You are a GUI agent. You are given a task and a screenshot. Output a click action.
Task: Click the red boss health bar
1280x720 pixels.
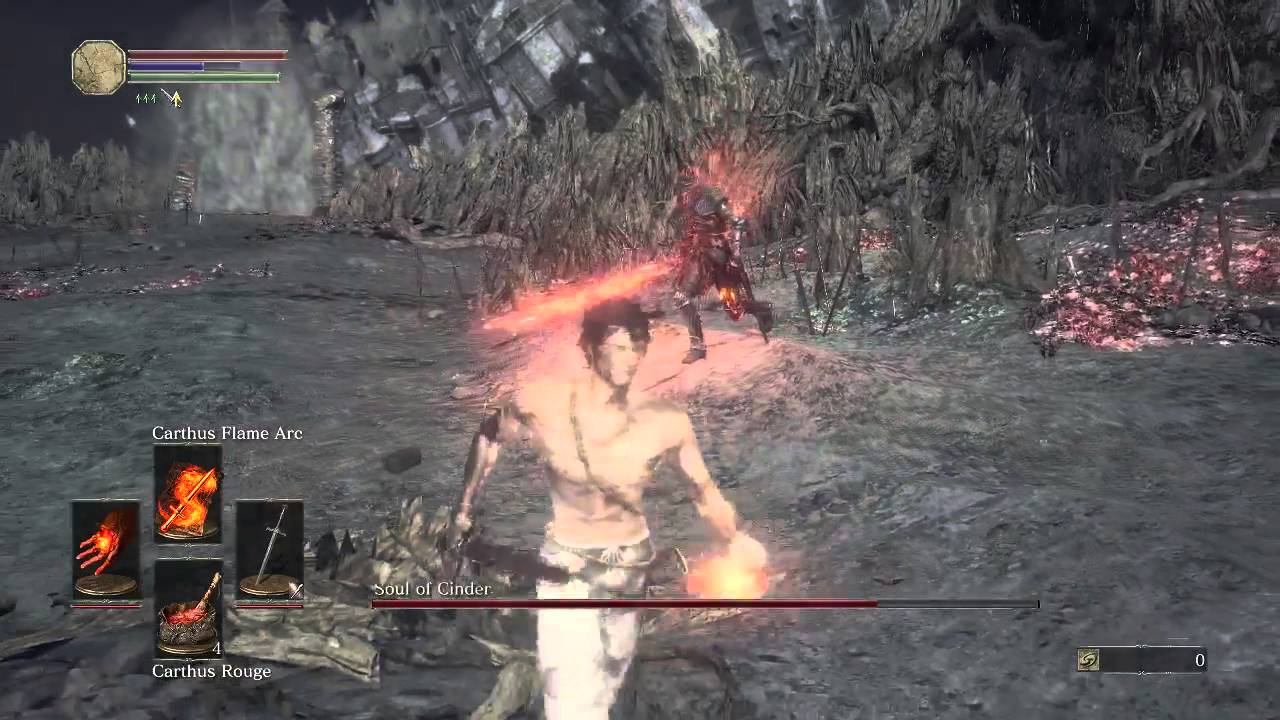700,604
